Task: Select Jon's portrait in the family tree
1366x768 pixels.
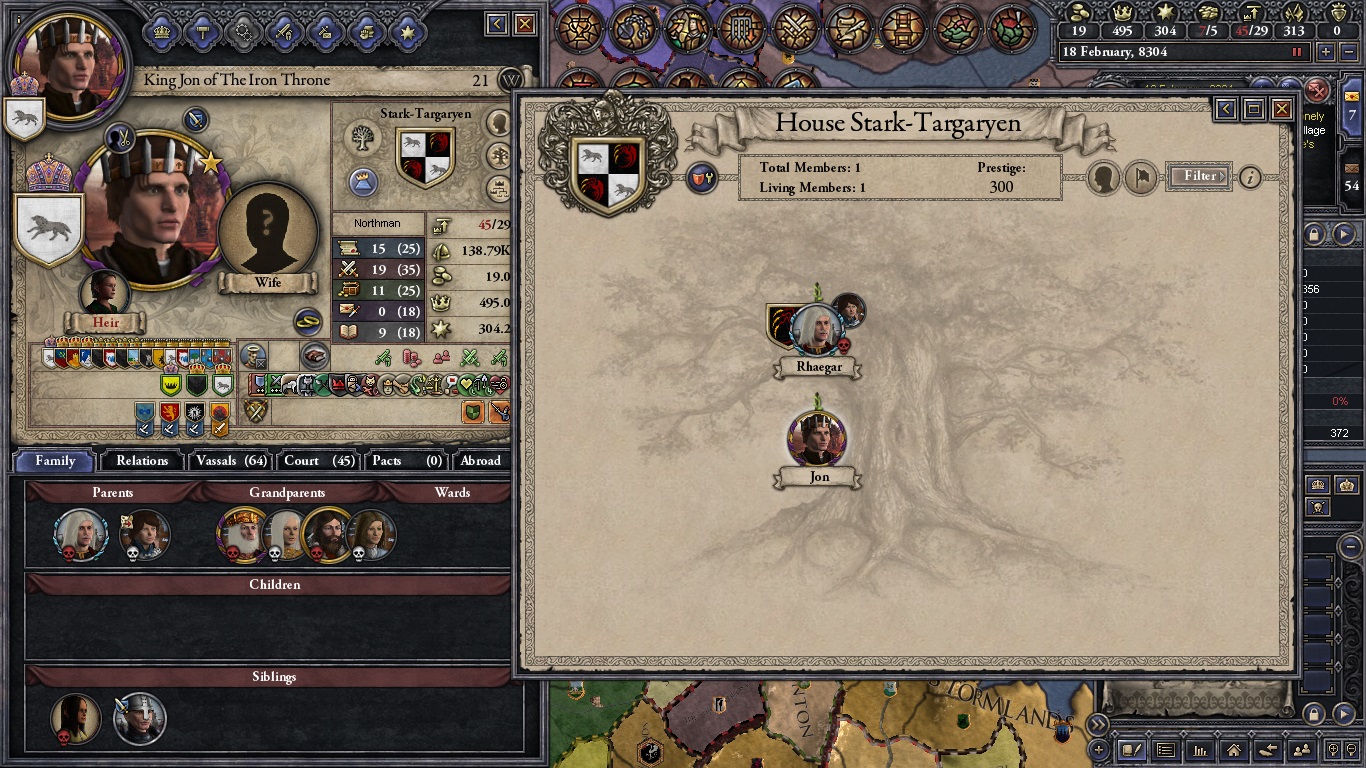Action: (818, 441)
